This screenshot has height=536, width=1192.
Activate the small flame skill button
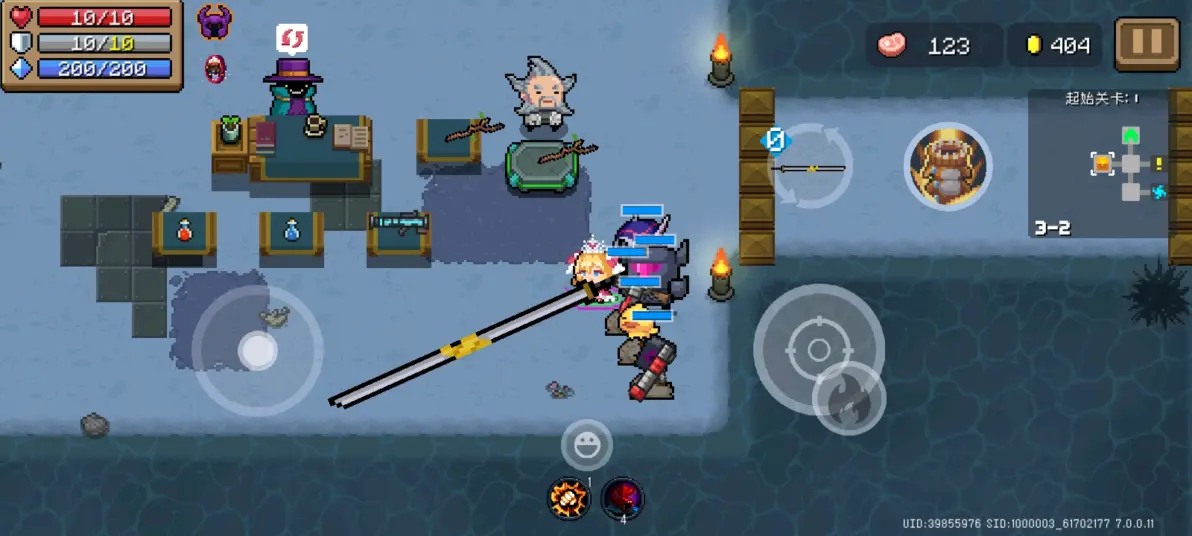pos(849,398)
